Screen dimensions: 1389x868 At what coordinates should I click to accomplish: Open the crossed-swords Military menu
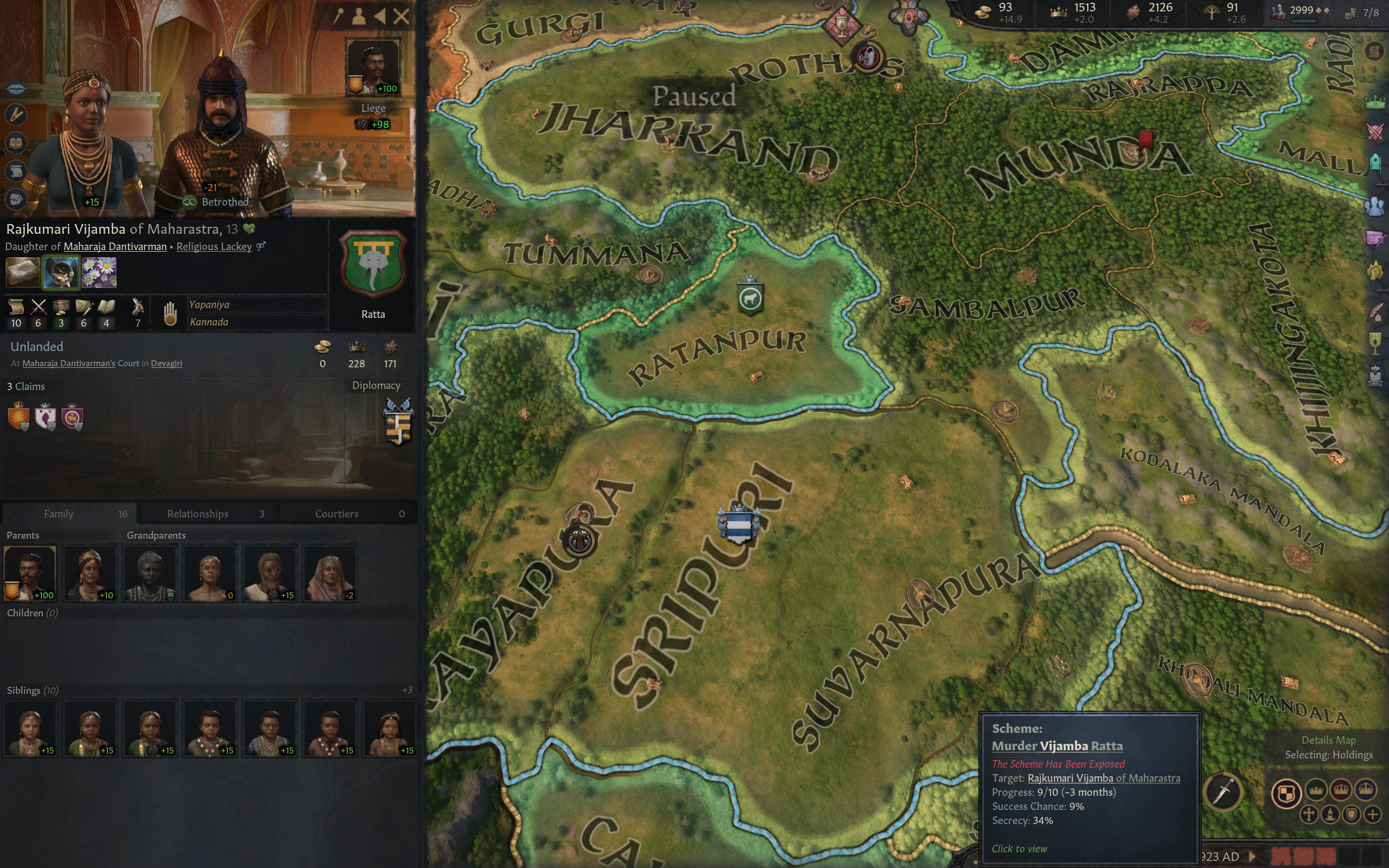[x=1375, y=132]
